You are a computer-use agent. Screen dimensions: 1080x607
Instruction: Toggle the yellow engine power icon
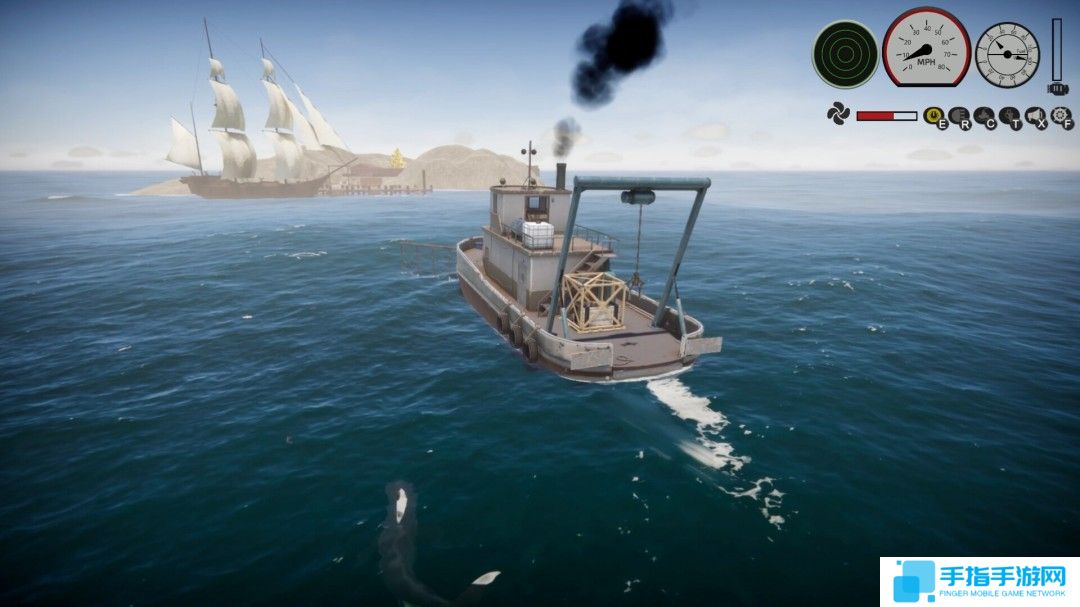click(934, 116)
